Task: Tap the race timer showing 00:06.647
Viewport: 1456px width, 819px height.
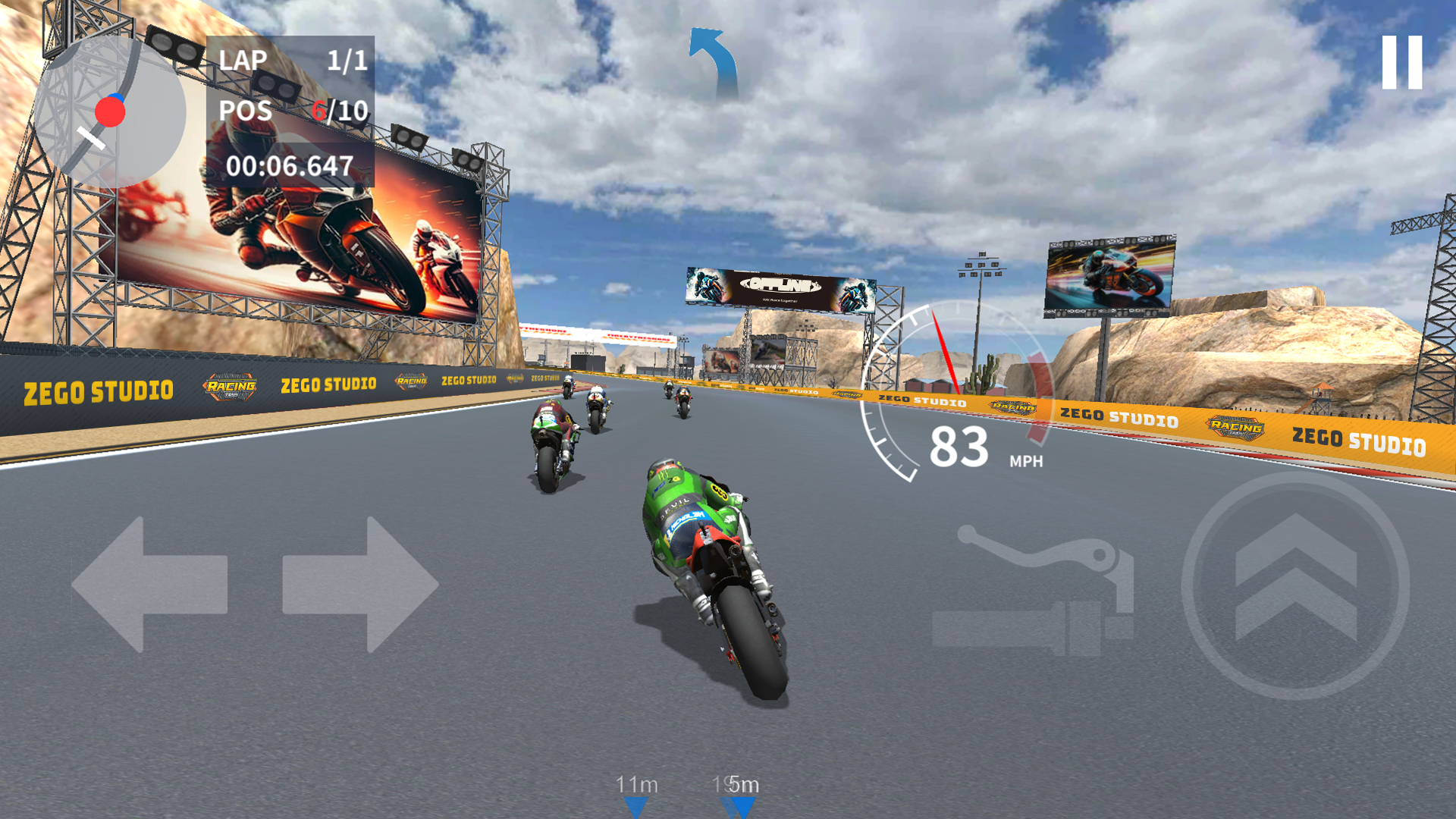Action: [x=290, y=162]
